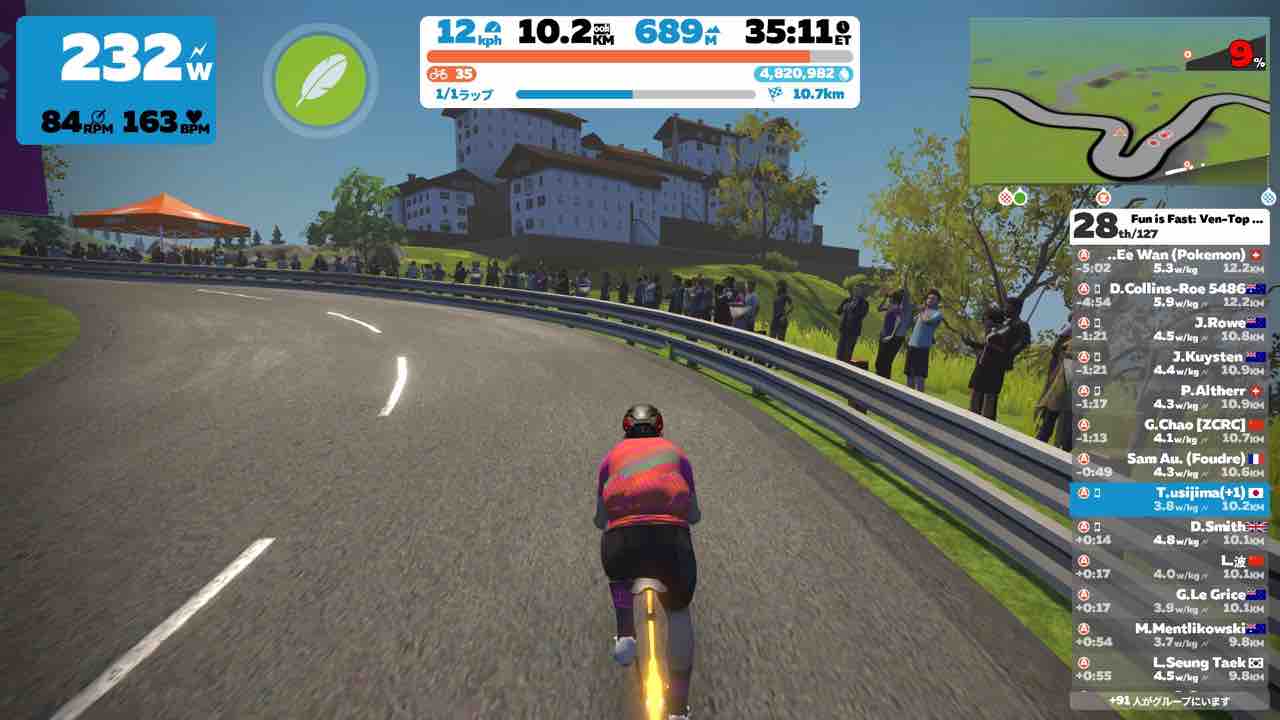Click the polka-dot KOM marker on the minimap
The height and width of the screenshot is (720, 1280).
coord(1006,197)
